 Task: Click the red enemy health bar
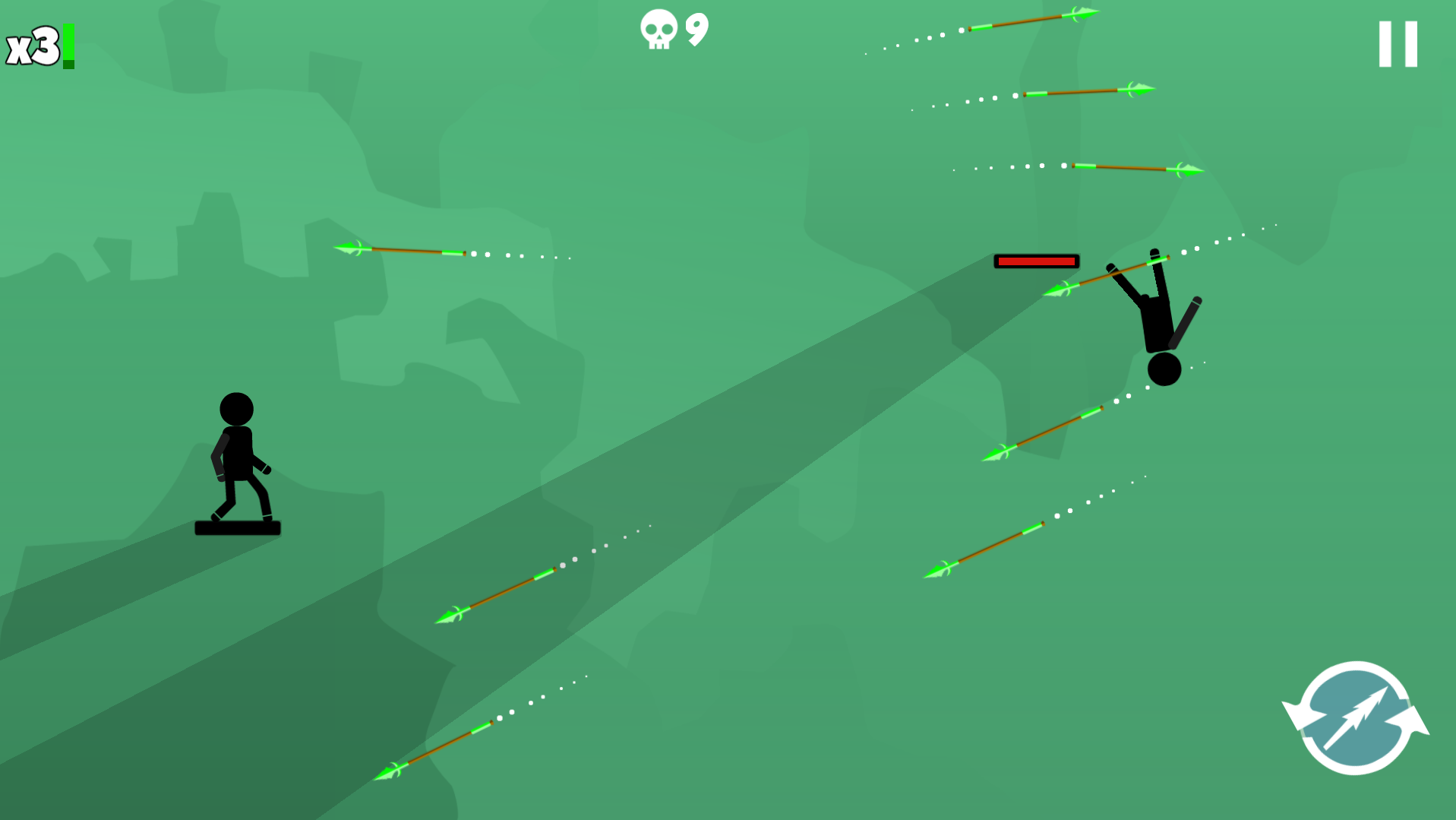point(1035,261)
